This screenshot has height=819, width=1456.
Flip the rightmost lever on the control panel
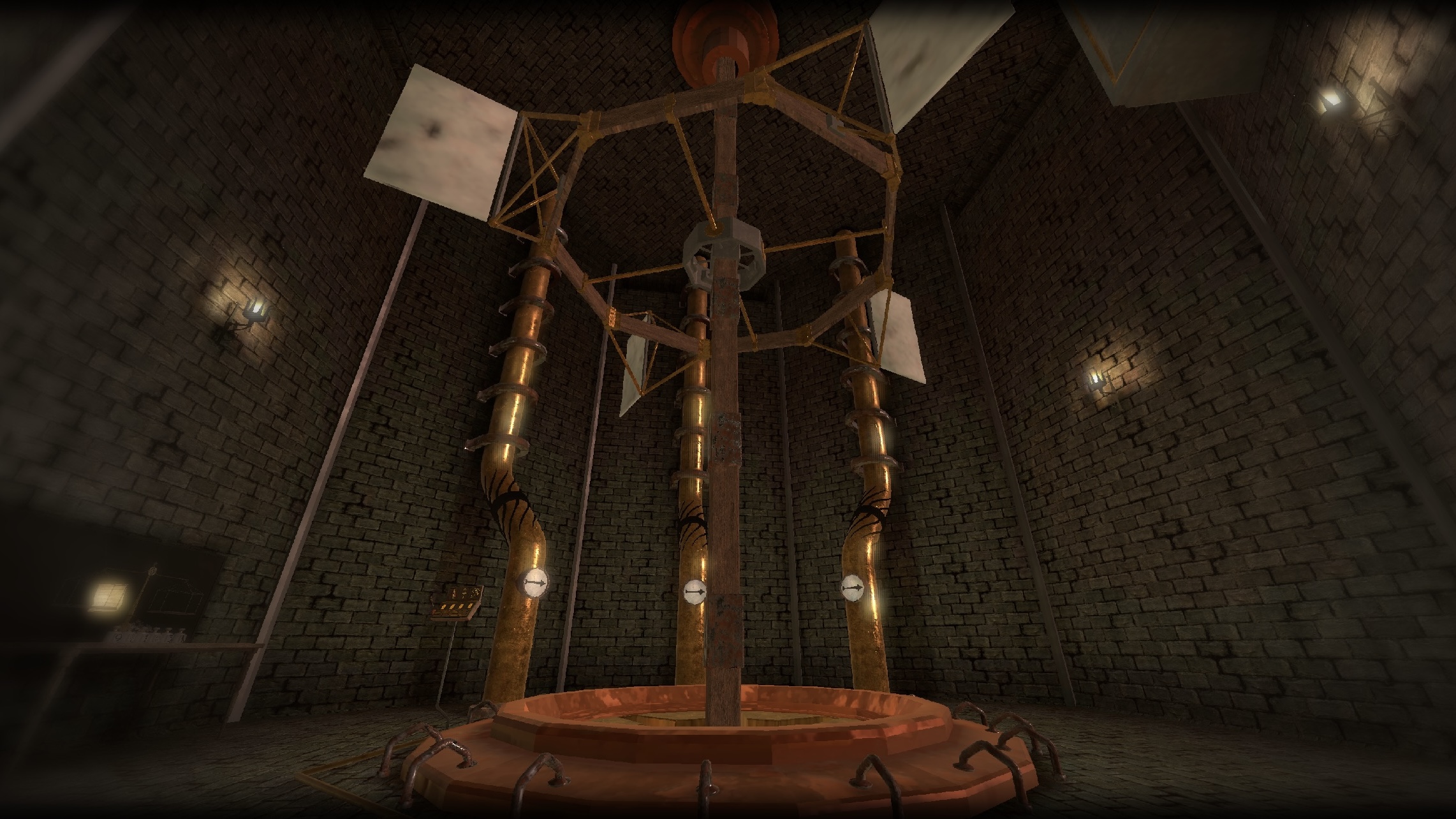470,605
